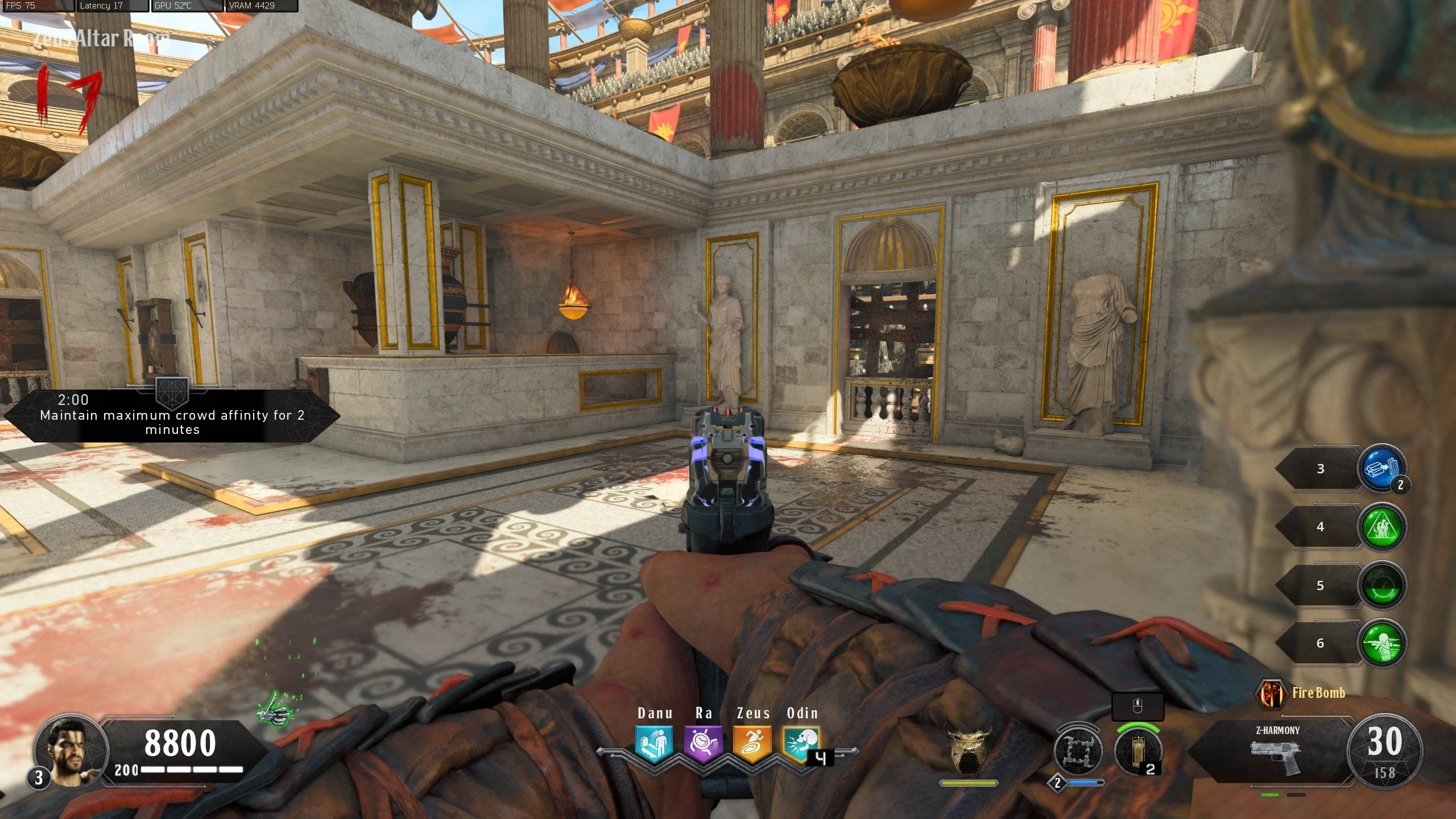This screenshot has width=1456, height=819.
Task: Select the Odin perk icon
Action: (x=801, y=743)
